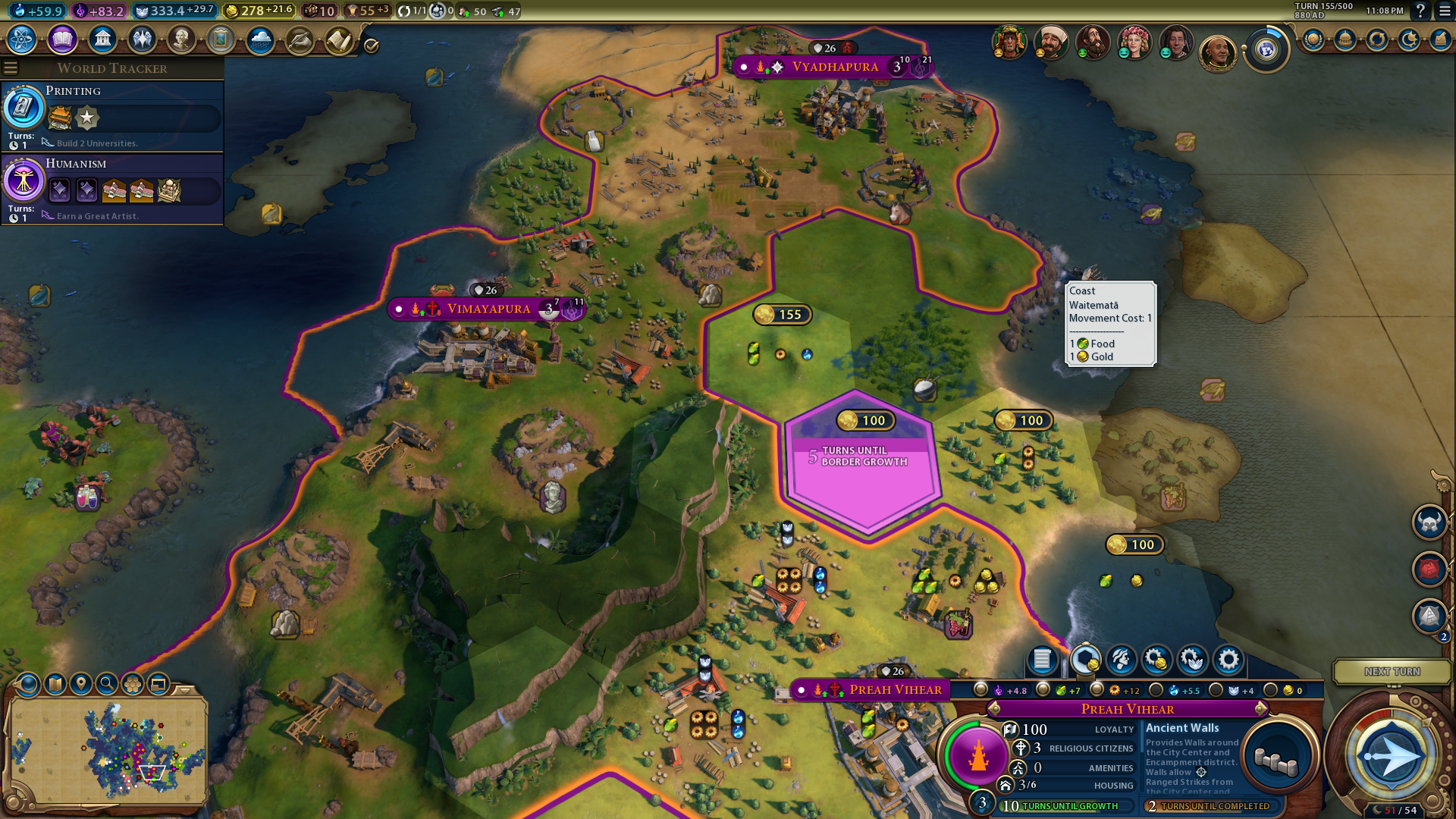
Task: Open city details list icon
Action: point(1042,660)
